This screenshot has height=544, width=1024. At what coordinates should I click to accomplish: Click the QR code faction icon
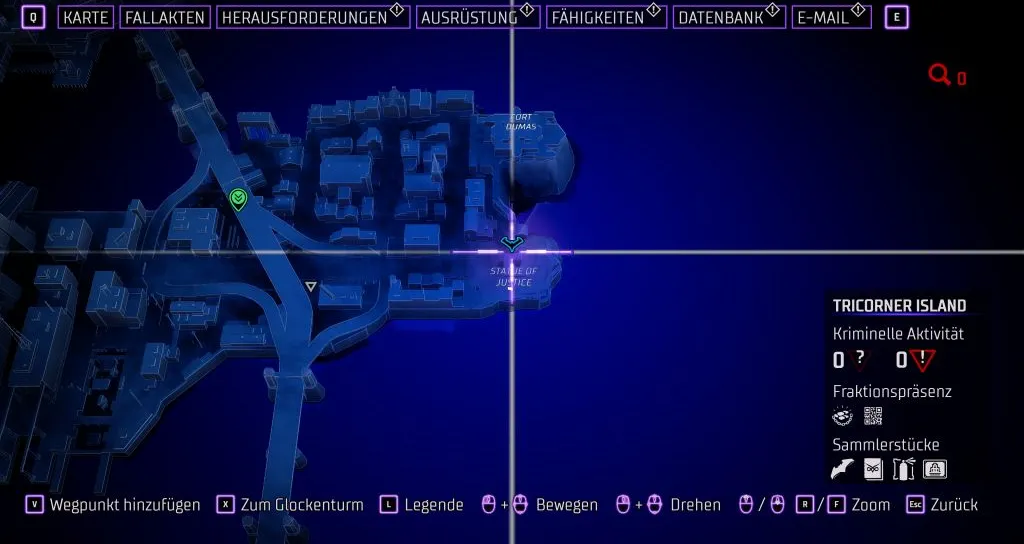click(873, 416)
